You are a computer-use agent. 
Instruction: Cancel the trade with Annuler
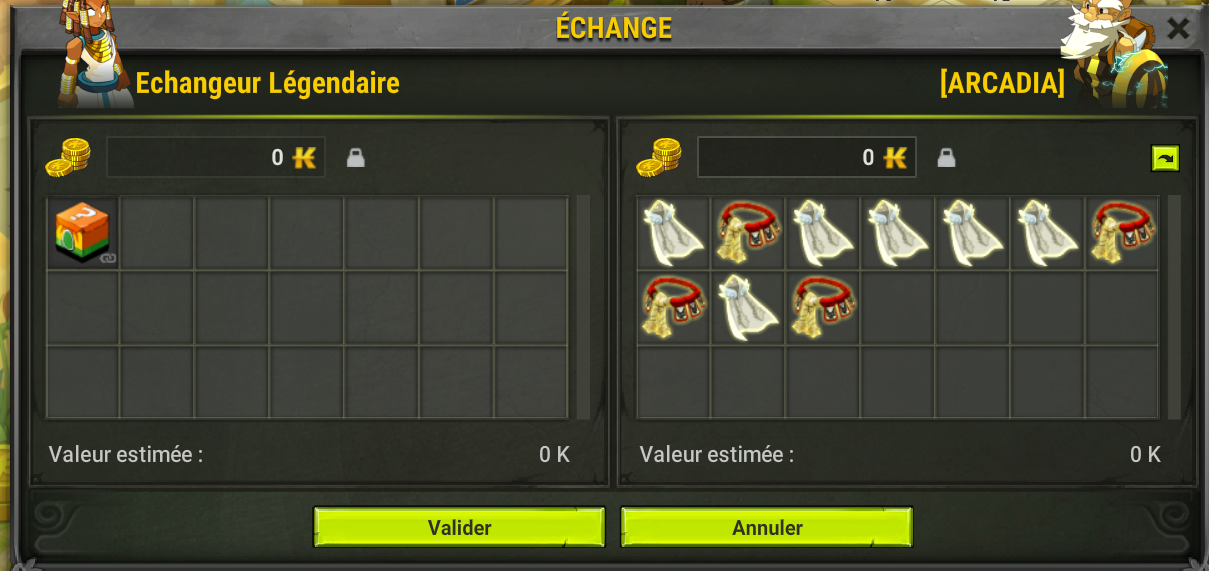pyautogui.click(x=766, y=527)
